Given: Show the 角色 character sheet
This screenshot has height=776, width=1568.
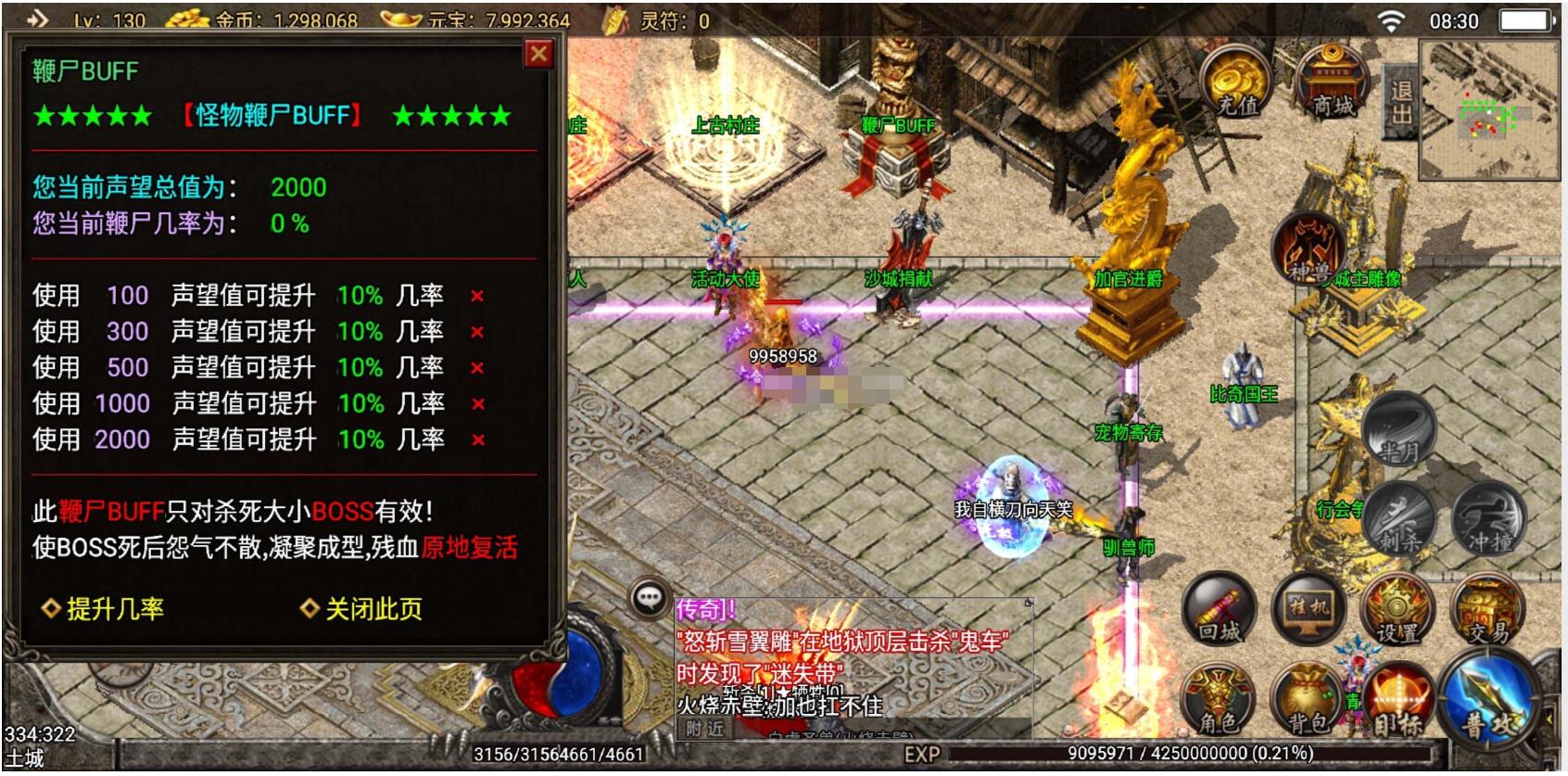Looking at the screenshot, I should (1218, 700).
